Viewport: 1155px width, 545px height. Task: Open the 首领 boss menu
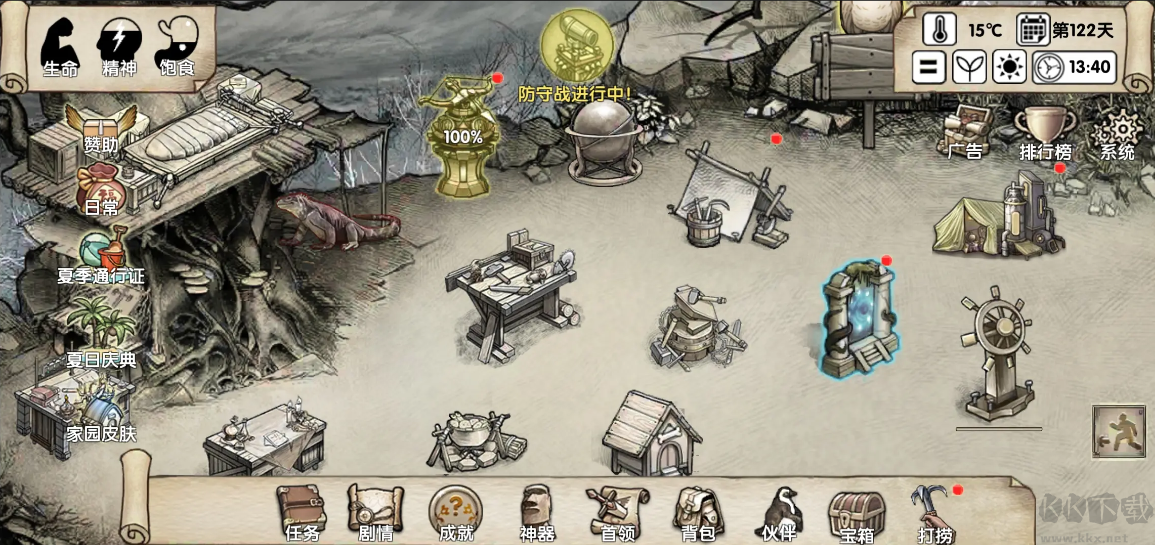(x=617, y=510)
